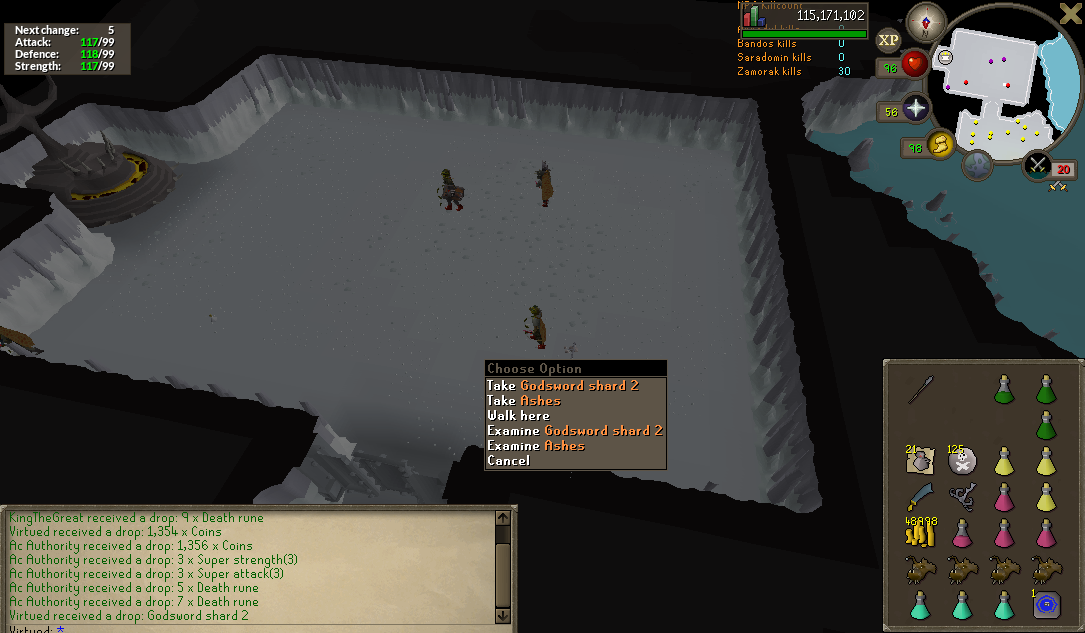The width and height of the screenshot is (1085, 633).
Task: Select the spear in the first inventory slot
Action: pos(919,390)
